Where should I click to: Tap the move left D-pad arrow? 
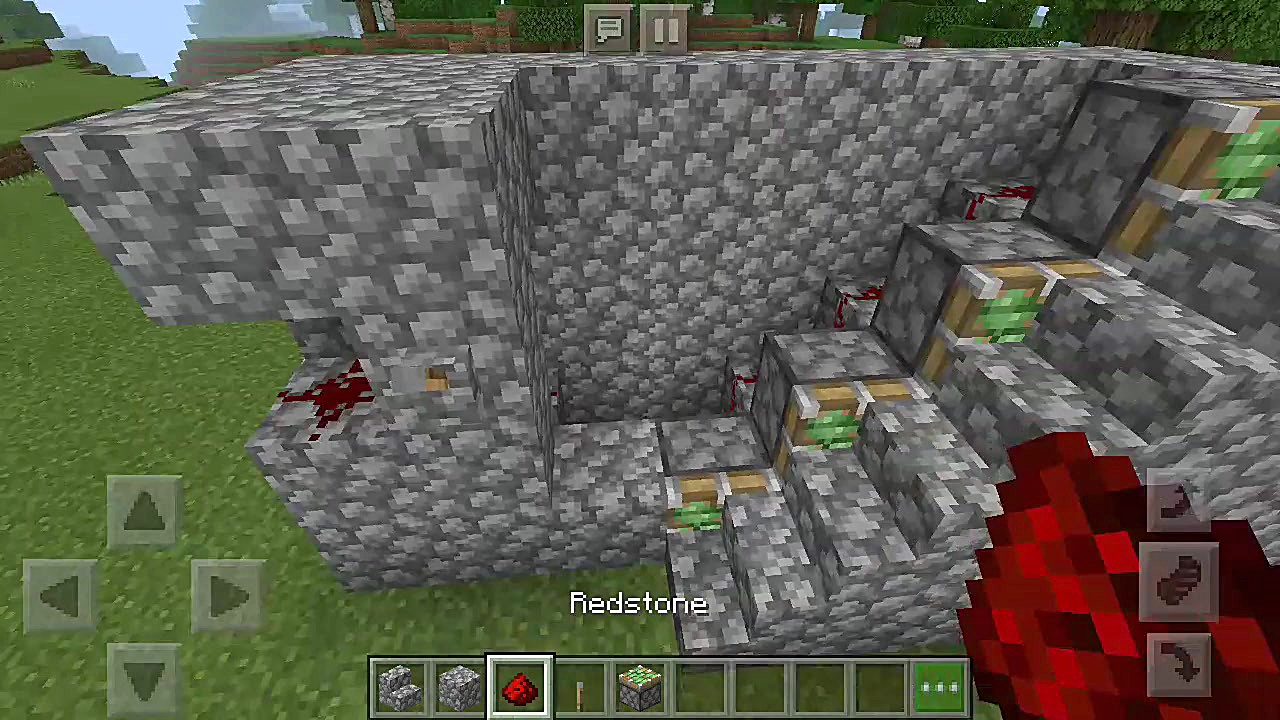60,597
